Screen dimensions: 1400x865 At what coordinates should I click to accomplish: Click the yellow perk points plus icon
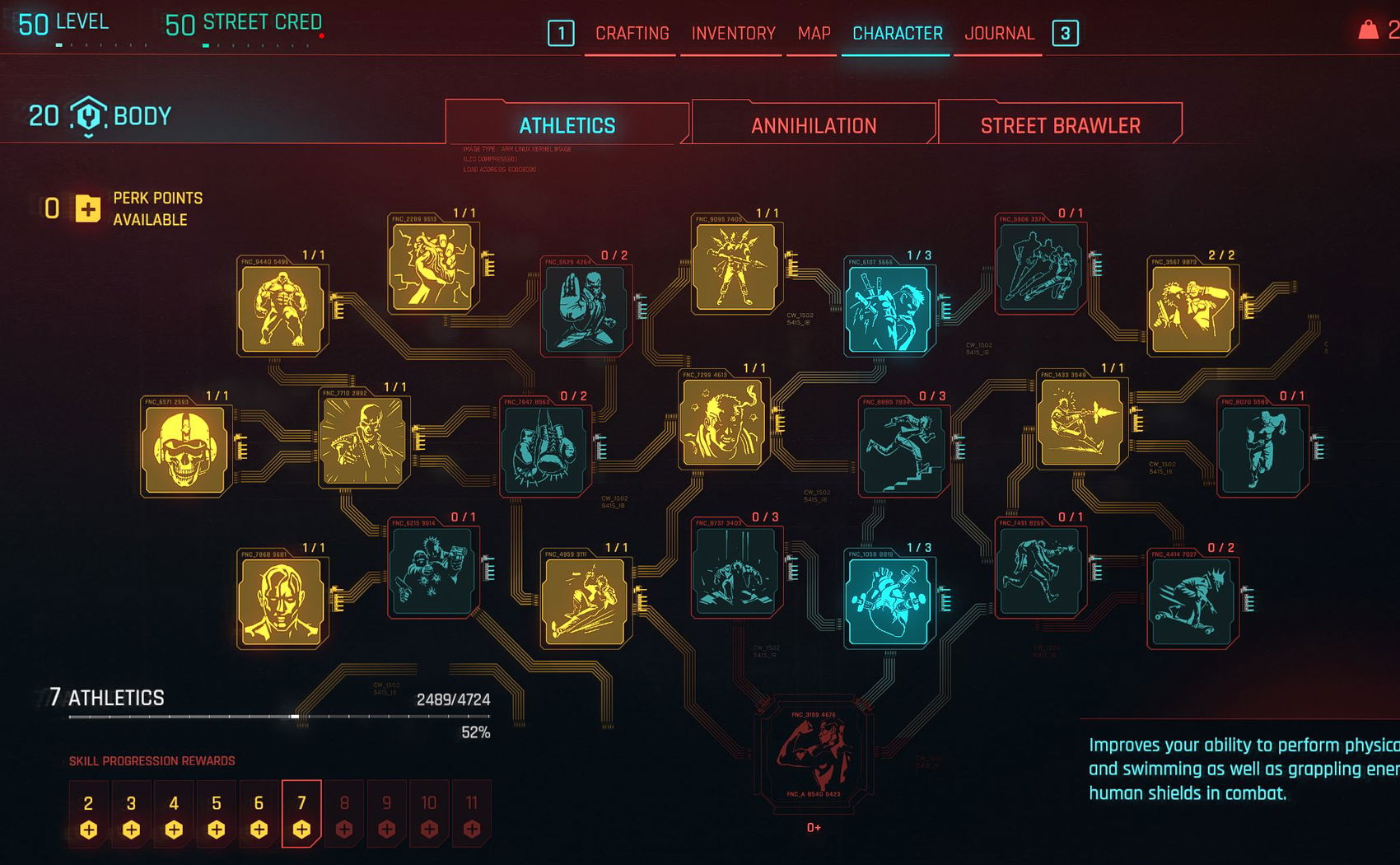click(x=88, y=208)
